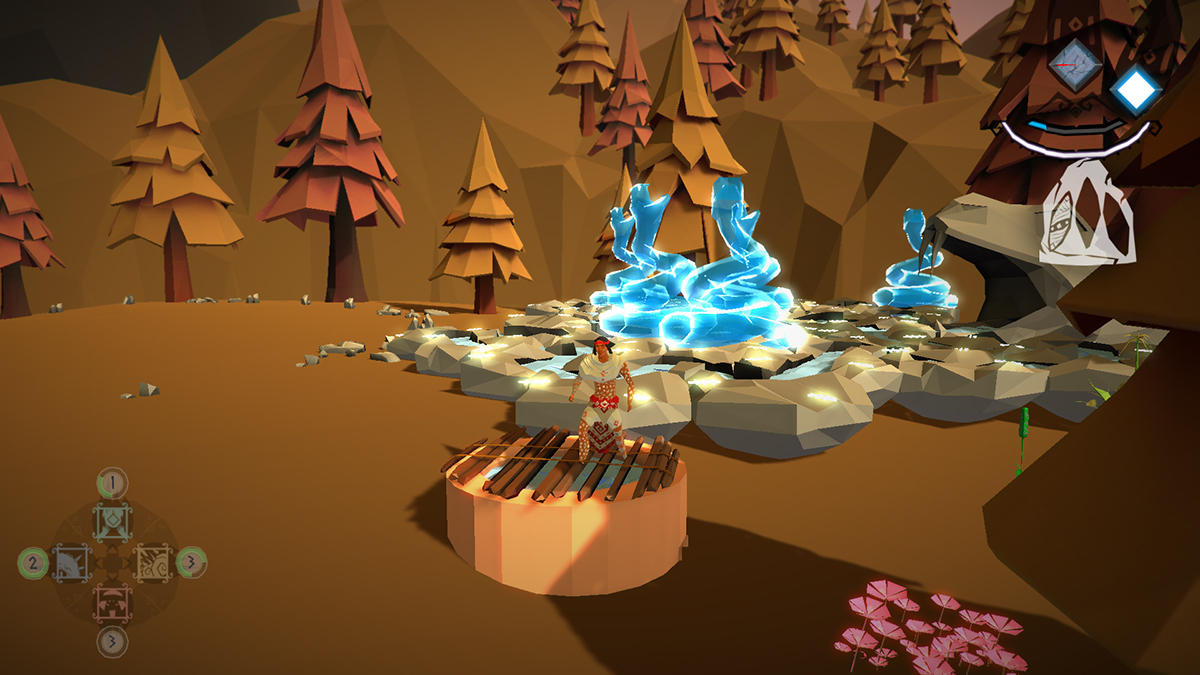Click the glowing blue diamond gem
This screenshot has height=675, width=1200.
(x=1134, y=91)
